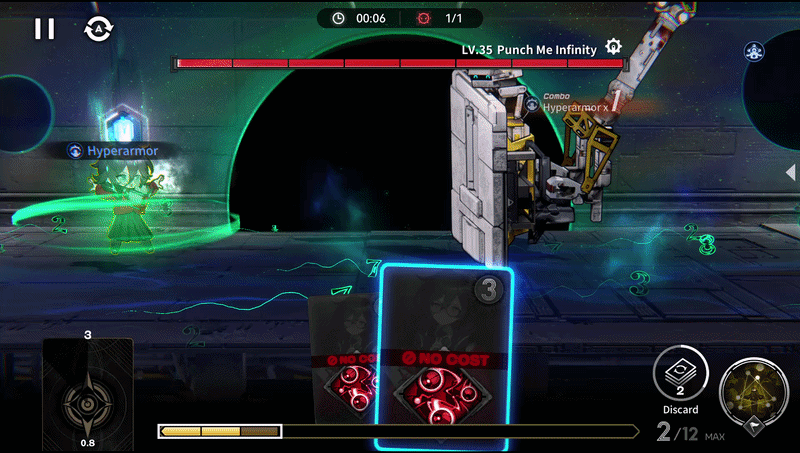The width and height of the screenshot is (800, 453).
Task: Toggle the auto-battle icon
Action: 99,29
